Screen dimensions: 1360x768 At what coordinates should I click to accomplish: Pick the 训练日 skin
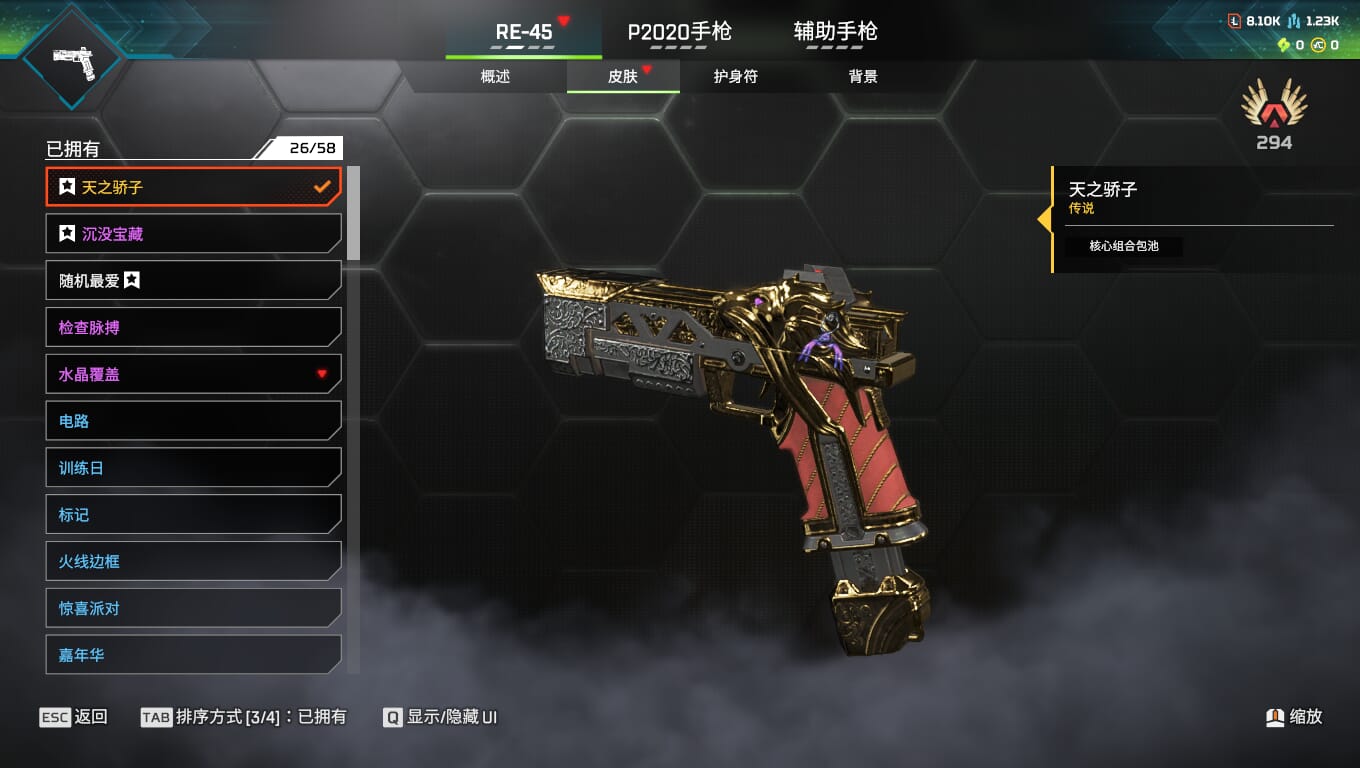(x=193, y=468)
